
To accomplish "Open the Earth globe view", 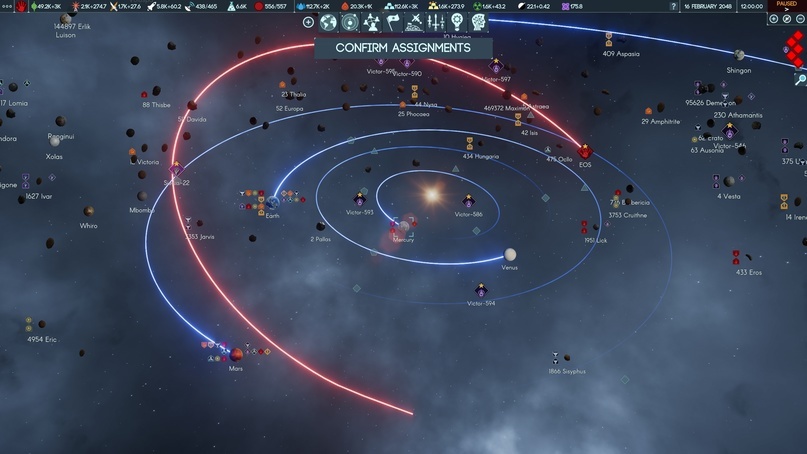I will [x=328, y=22].
